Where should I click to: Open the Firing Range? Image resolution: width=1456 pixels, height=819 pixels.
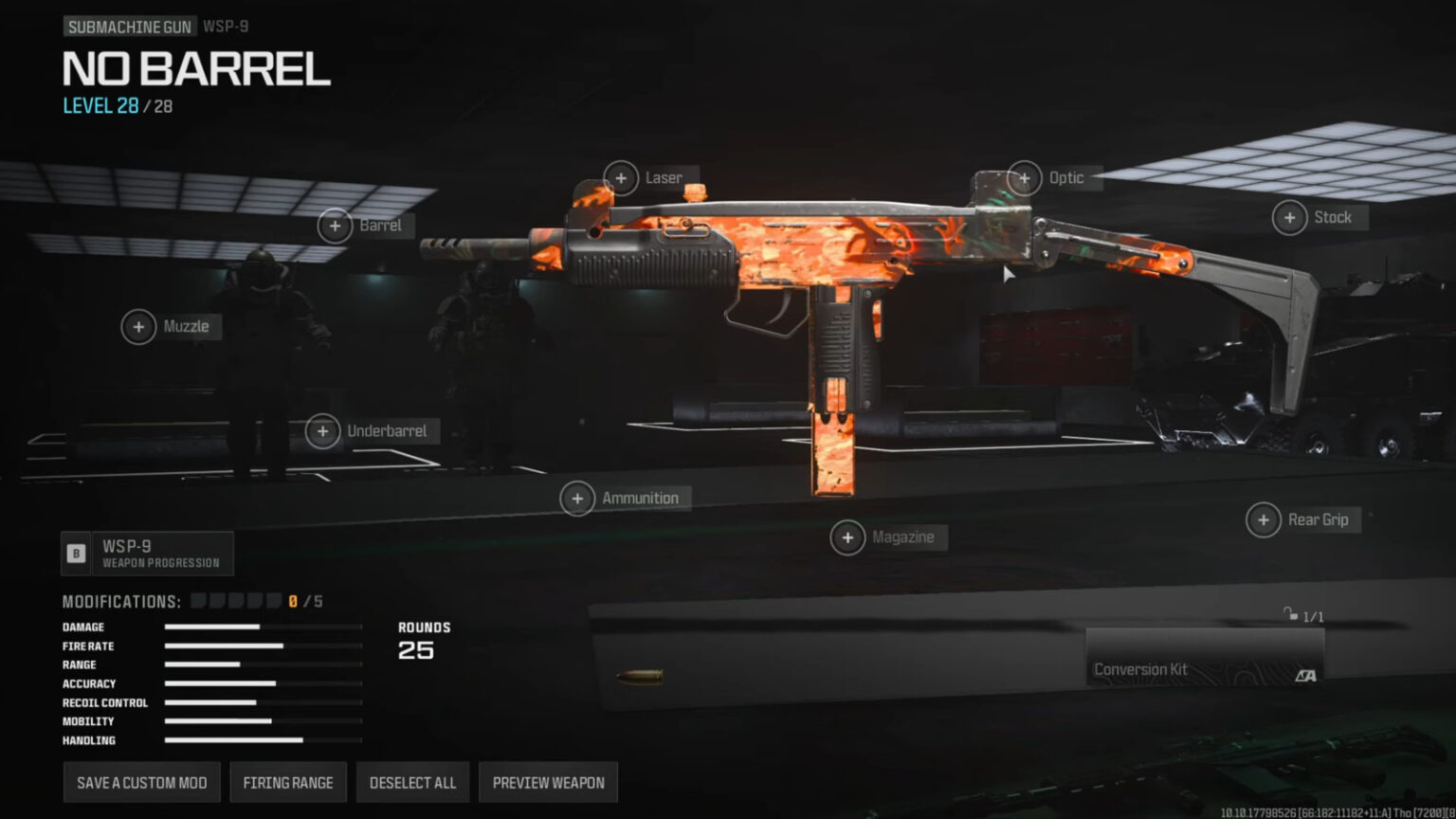pos(288,782)
